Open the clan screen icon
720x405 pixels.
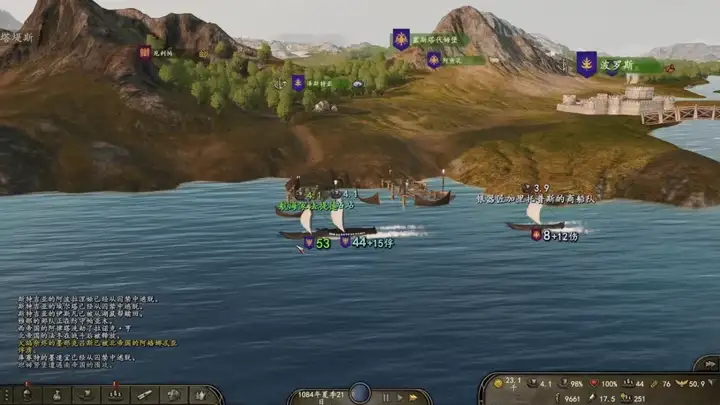tap(173, 395)
